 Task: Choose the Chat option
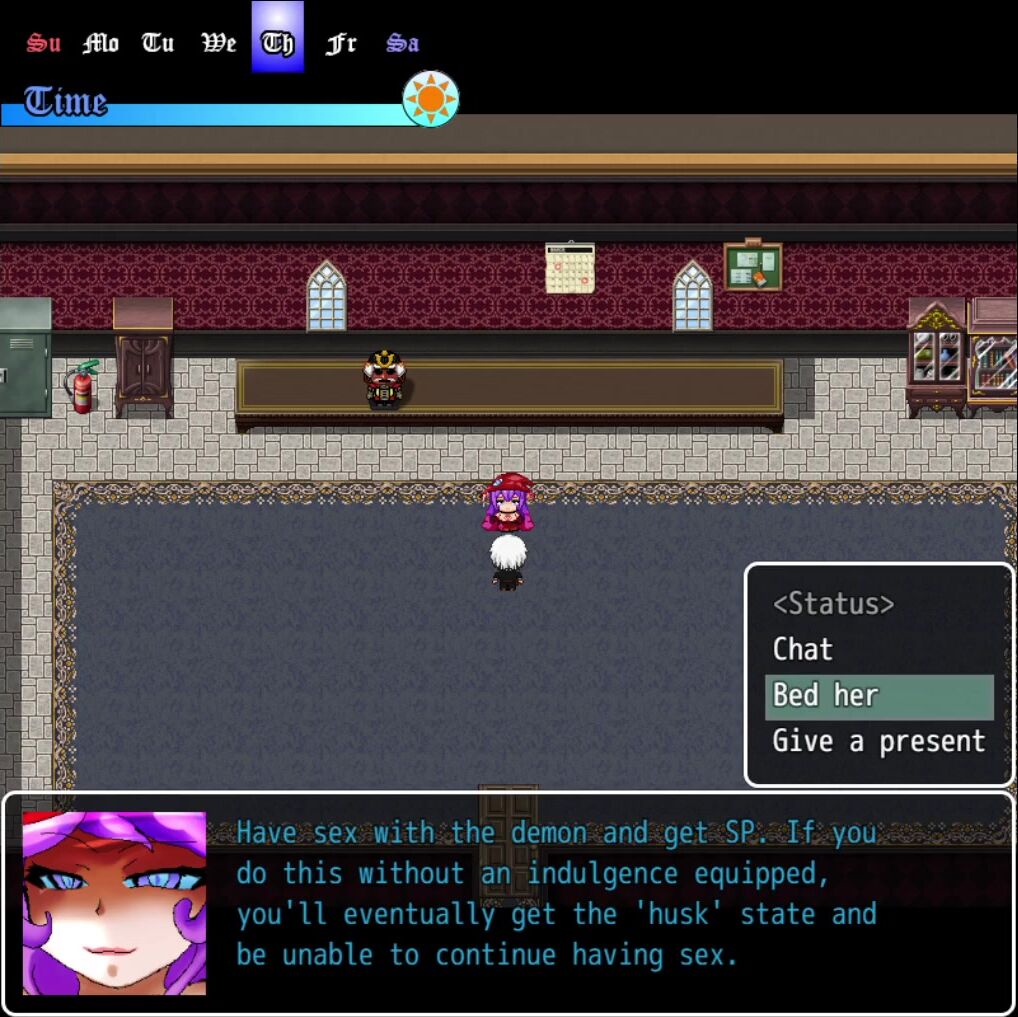[803, 650]
